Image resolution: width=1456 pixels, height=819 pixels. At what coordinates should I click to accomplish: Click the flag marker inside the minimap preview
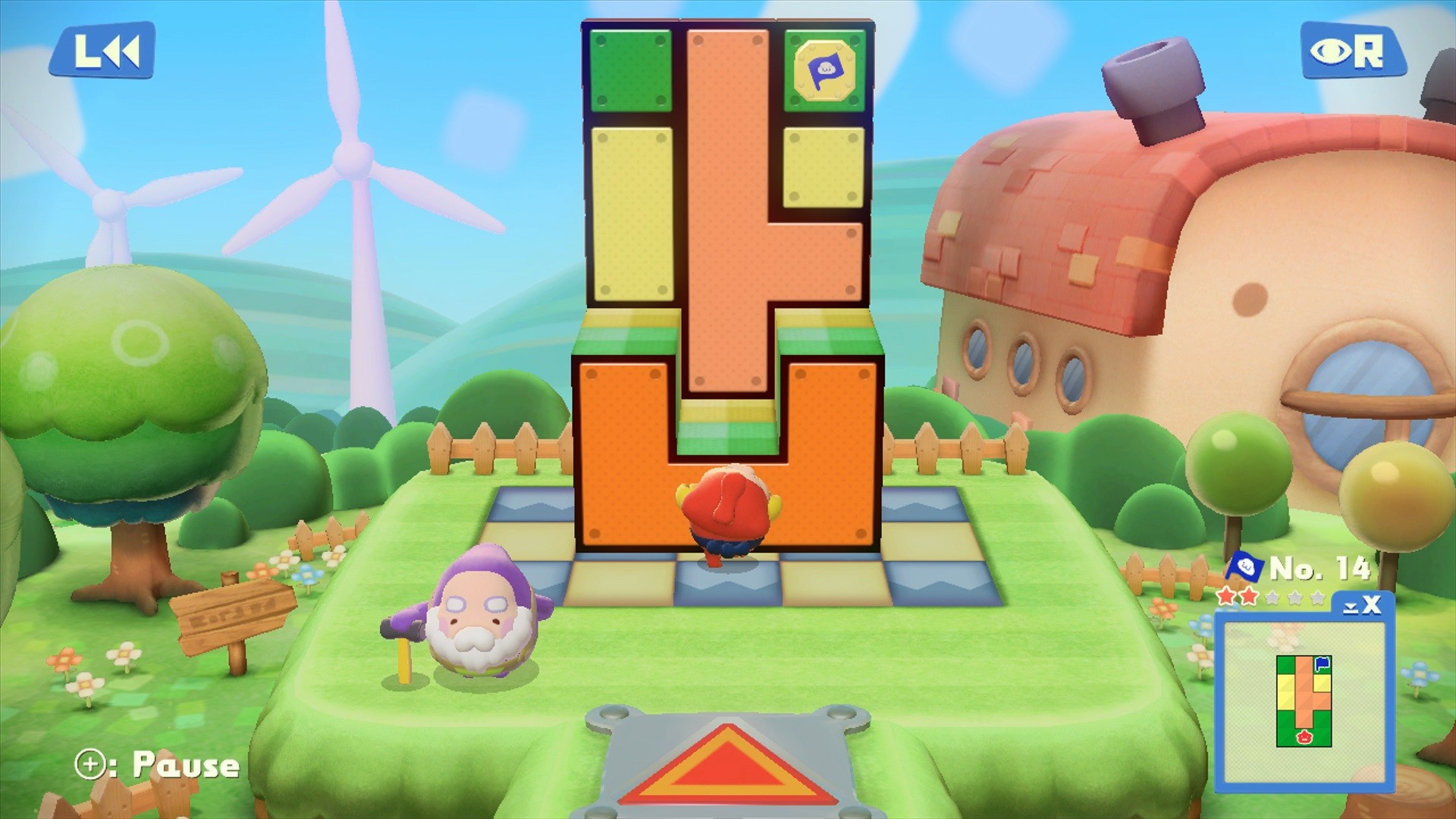coord(1321,664)
